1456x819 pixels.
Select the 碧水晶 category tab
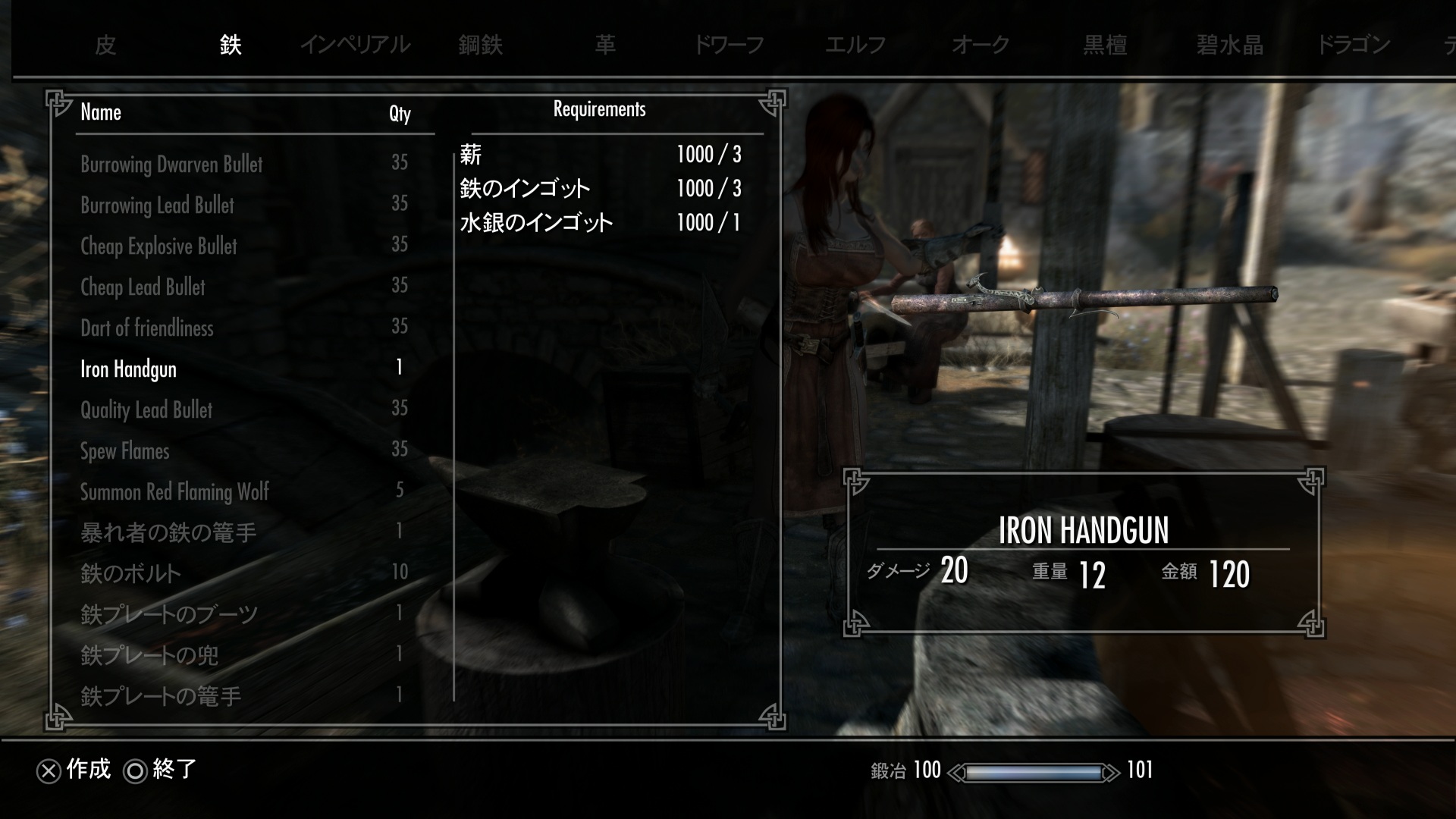point(1229,45)
